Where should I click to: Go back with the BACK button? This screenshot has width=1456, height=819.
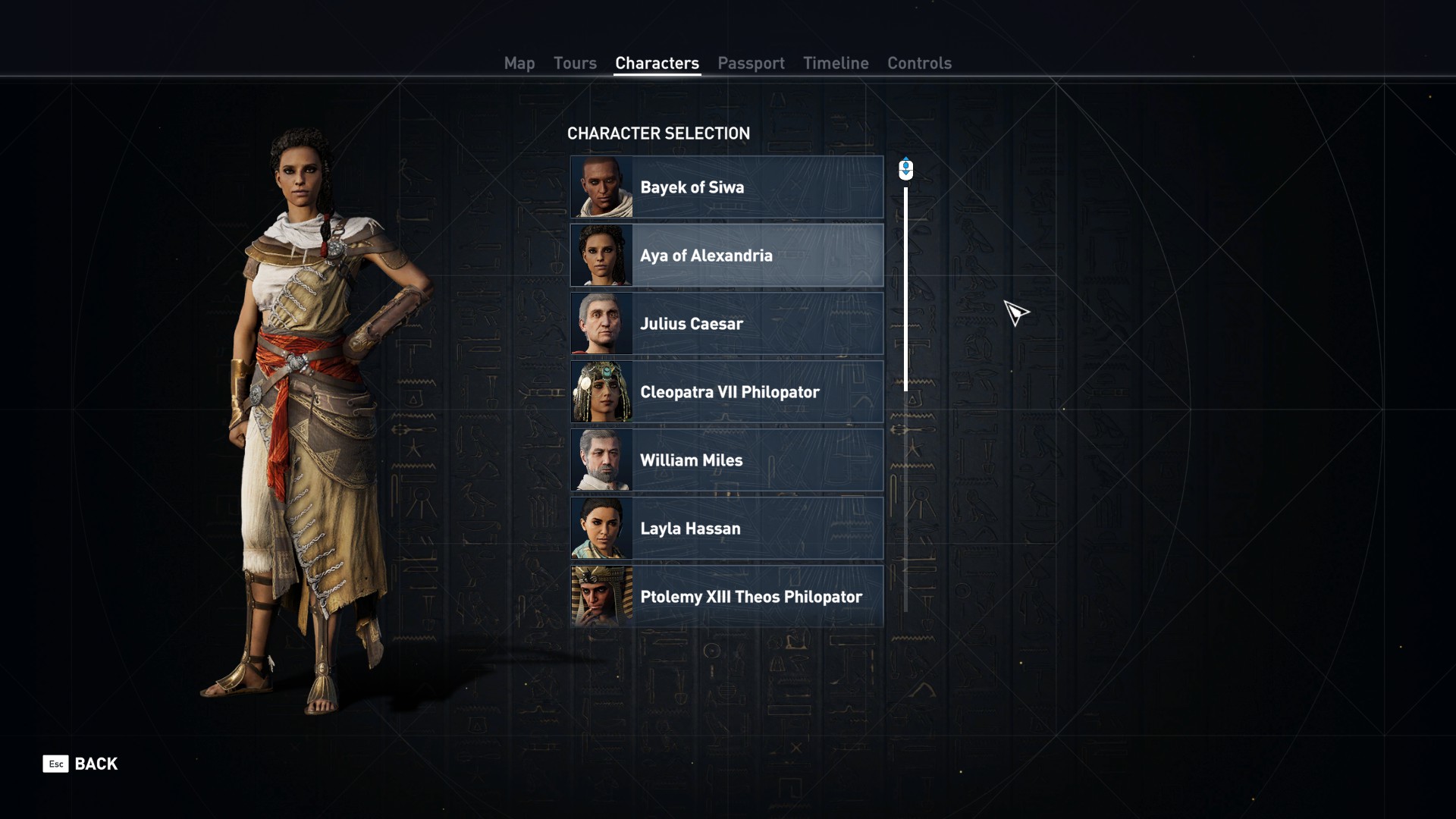80,764
